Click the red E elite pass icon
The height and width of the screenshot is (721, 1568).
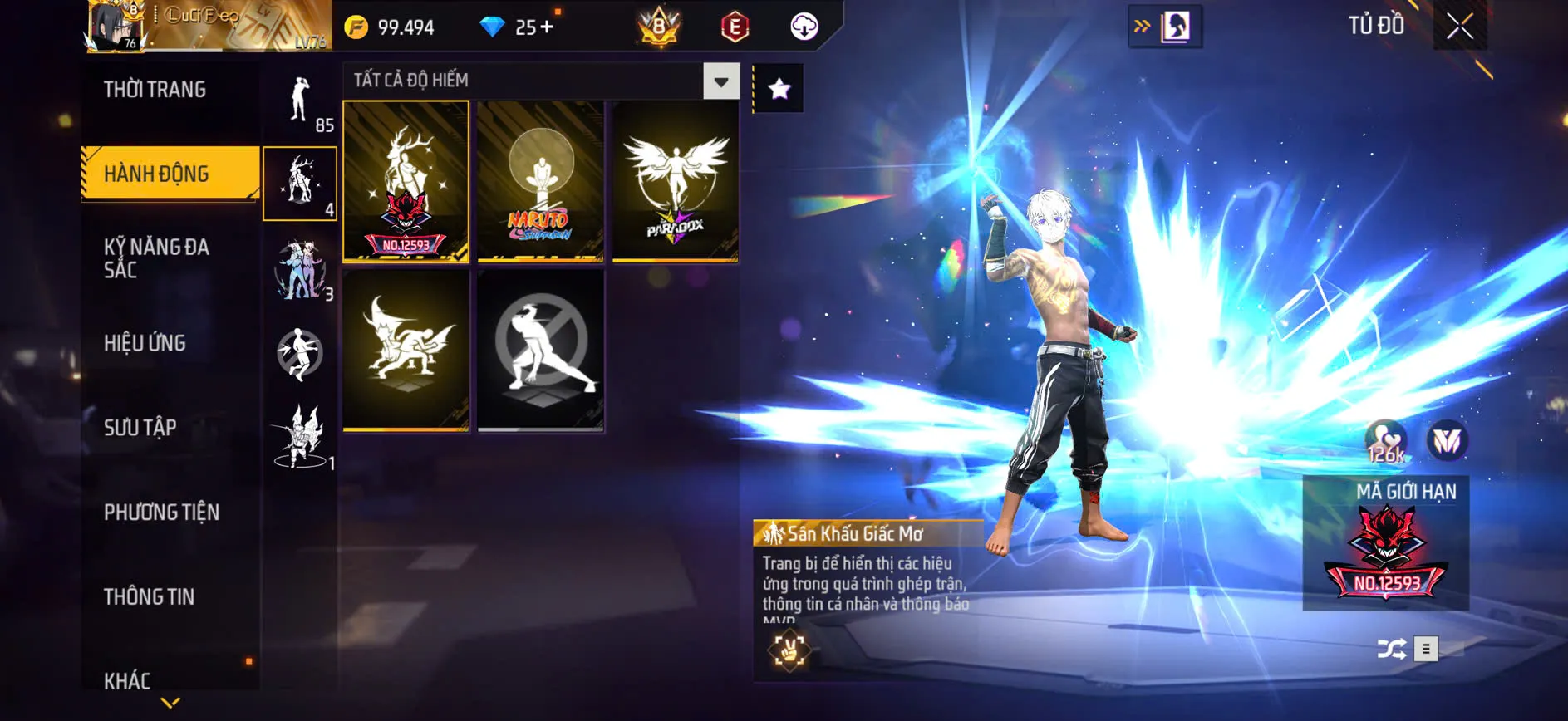click(735, 26)
